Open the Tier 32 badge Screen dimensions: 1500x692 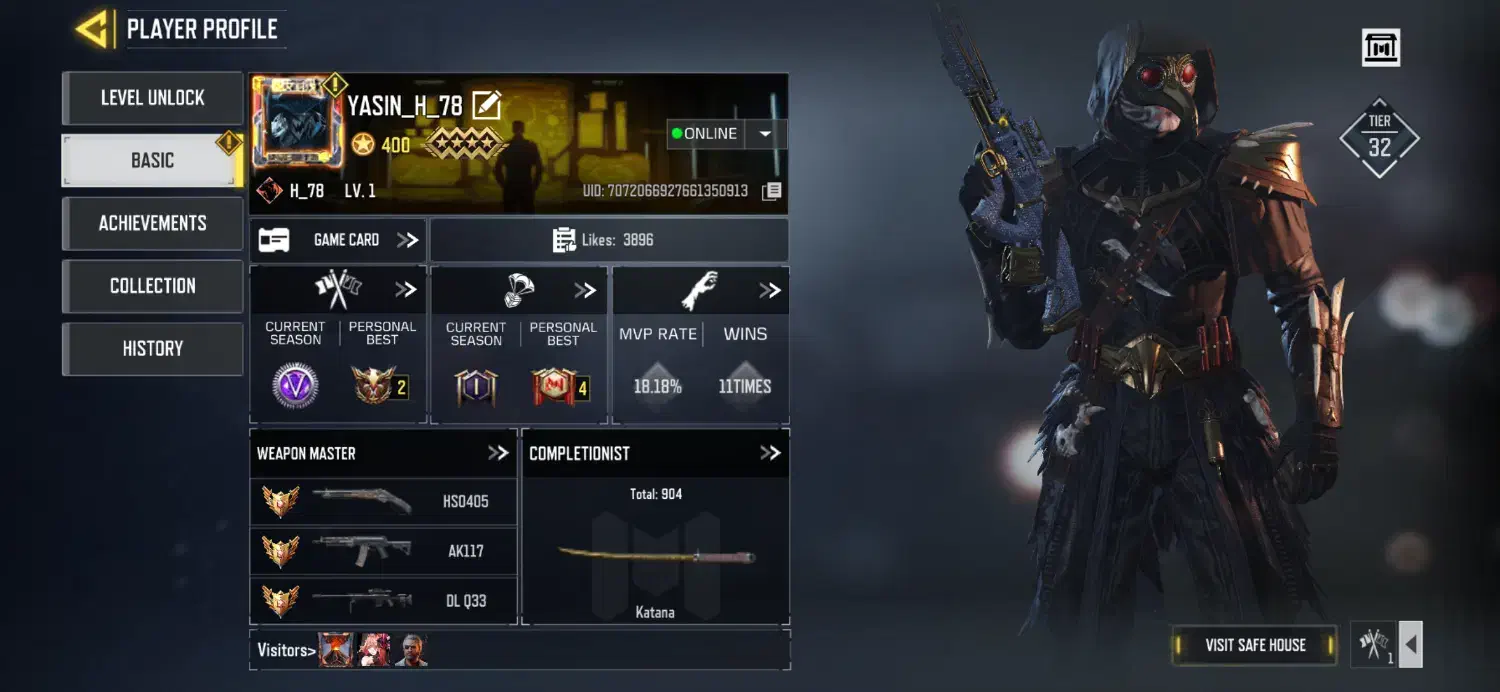pyautogui.click(x=1379, y=138)
